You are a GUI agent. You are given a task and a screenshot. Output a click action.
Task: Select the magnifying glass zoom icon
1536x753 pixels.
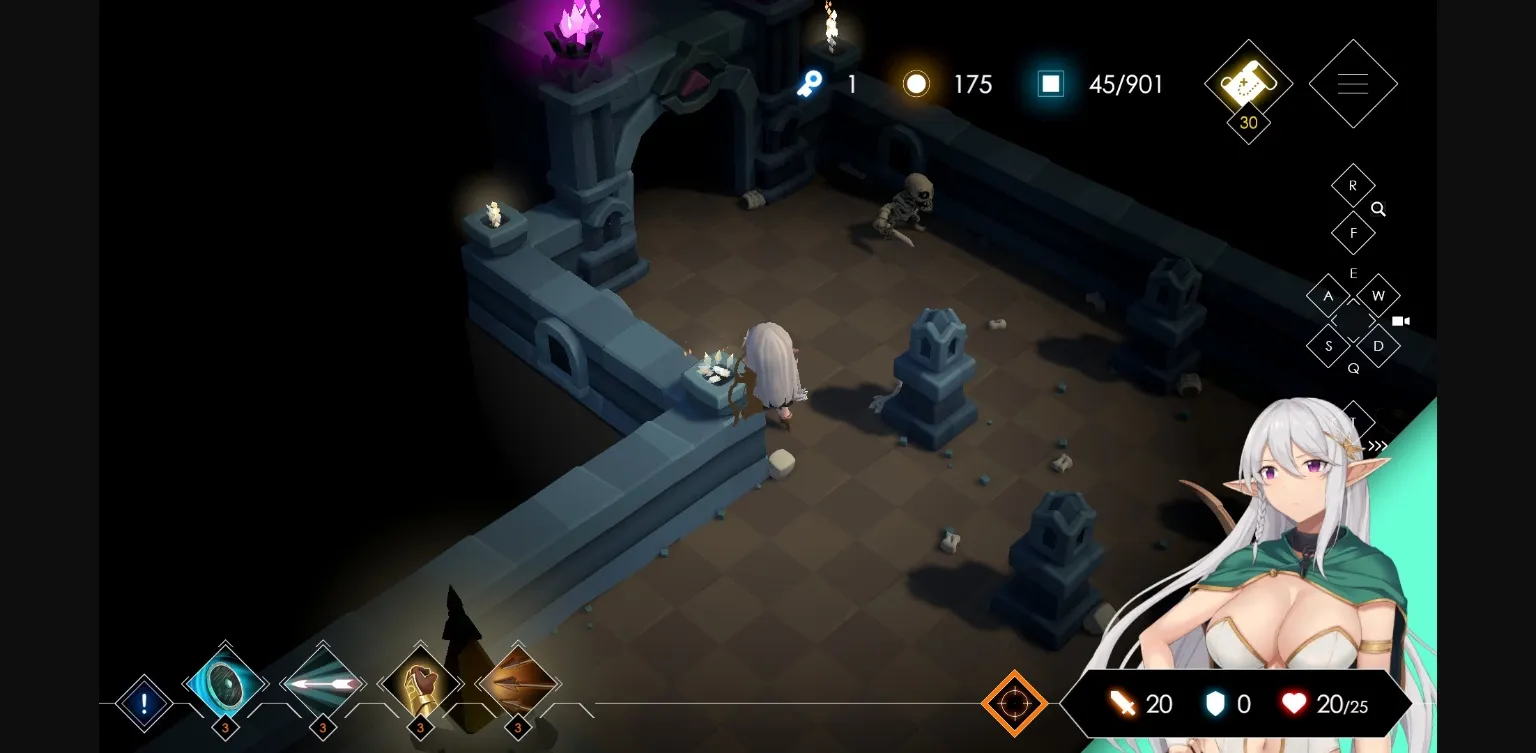(x=1378, y=210)
